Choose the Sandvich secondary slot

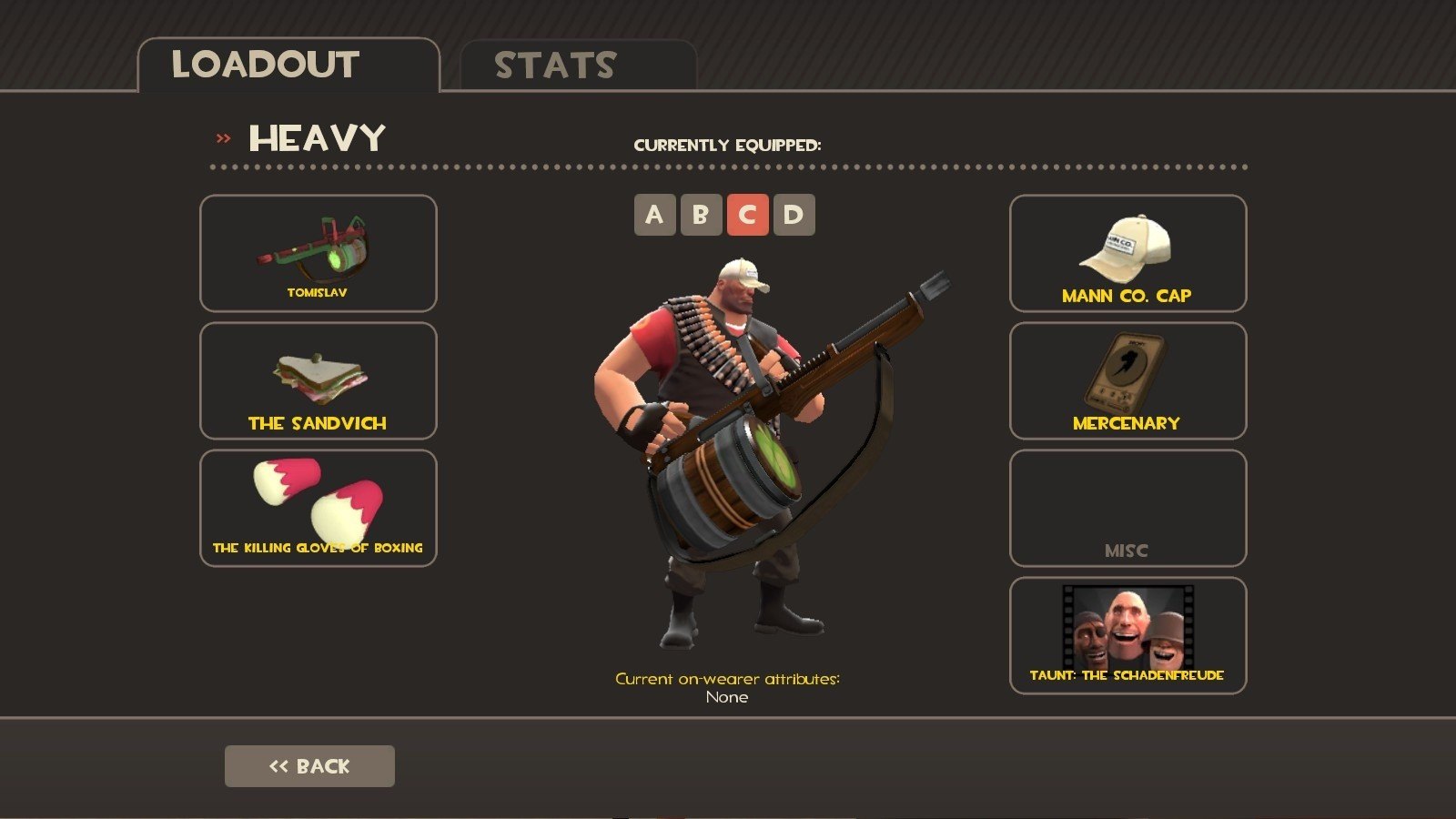(x=318, y=380)
